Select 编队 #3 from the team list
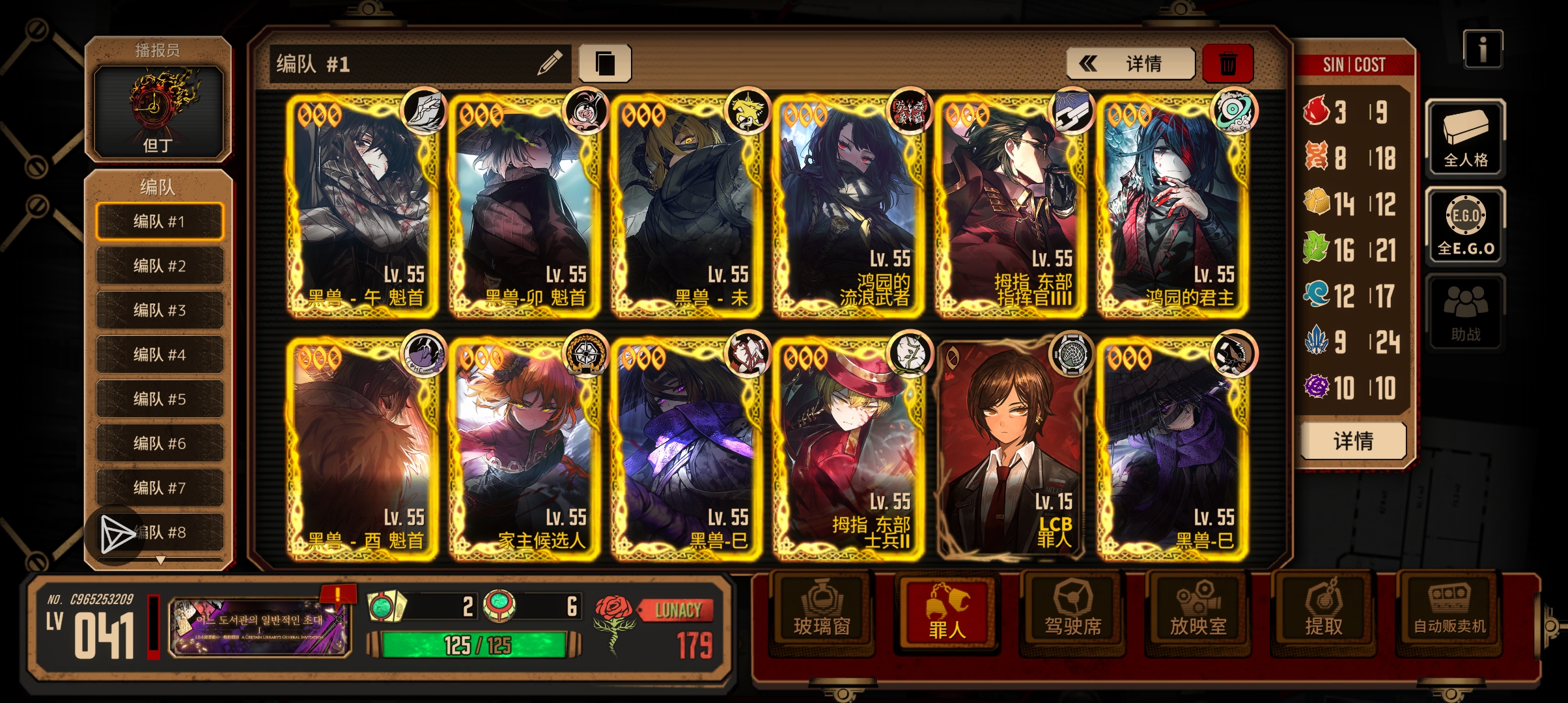1568x703 pixels. [x=158, y=309]
